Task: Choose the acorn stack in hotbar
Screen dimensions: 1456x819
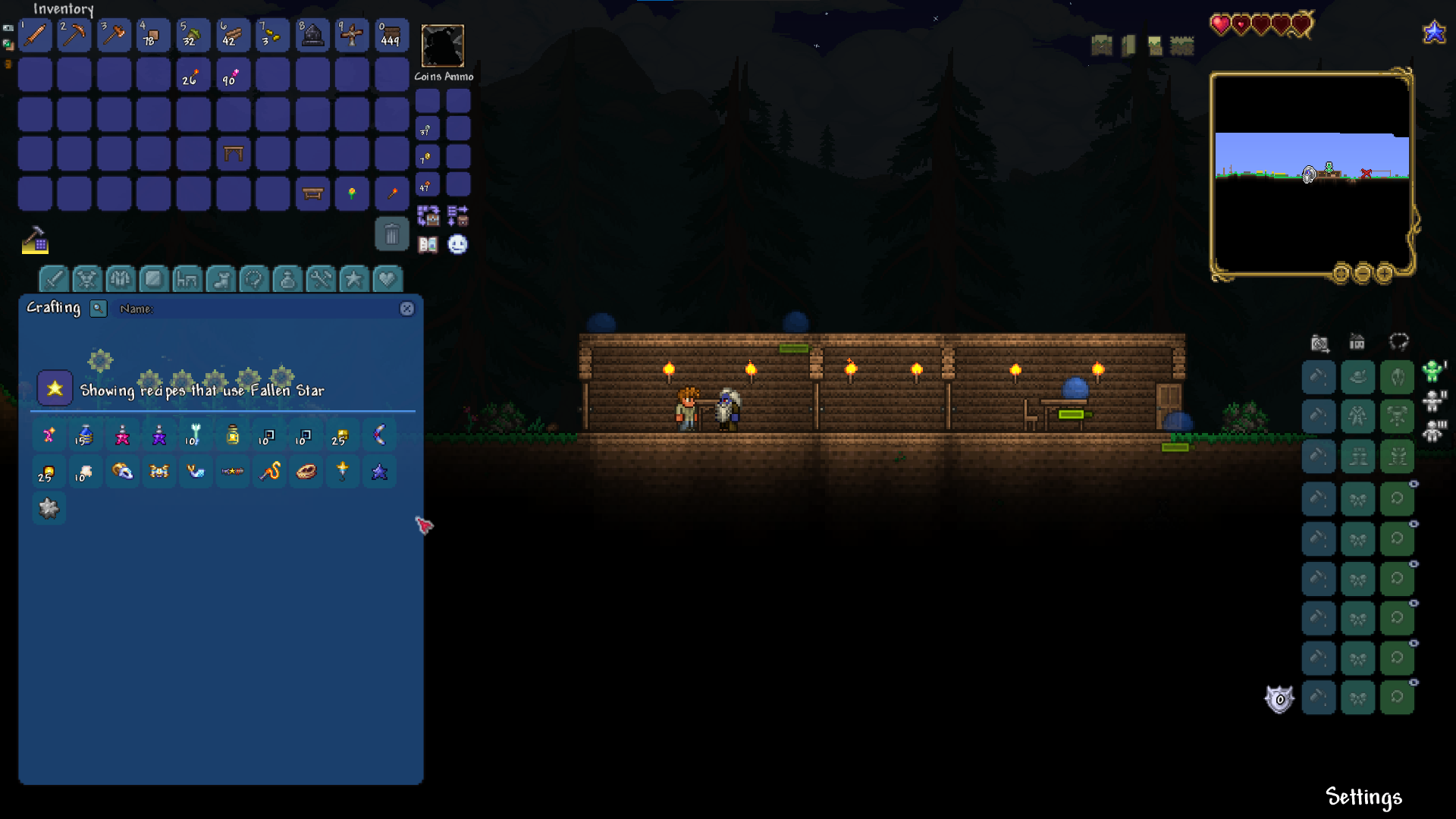Action: [x=193, y=35]
